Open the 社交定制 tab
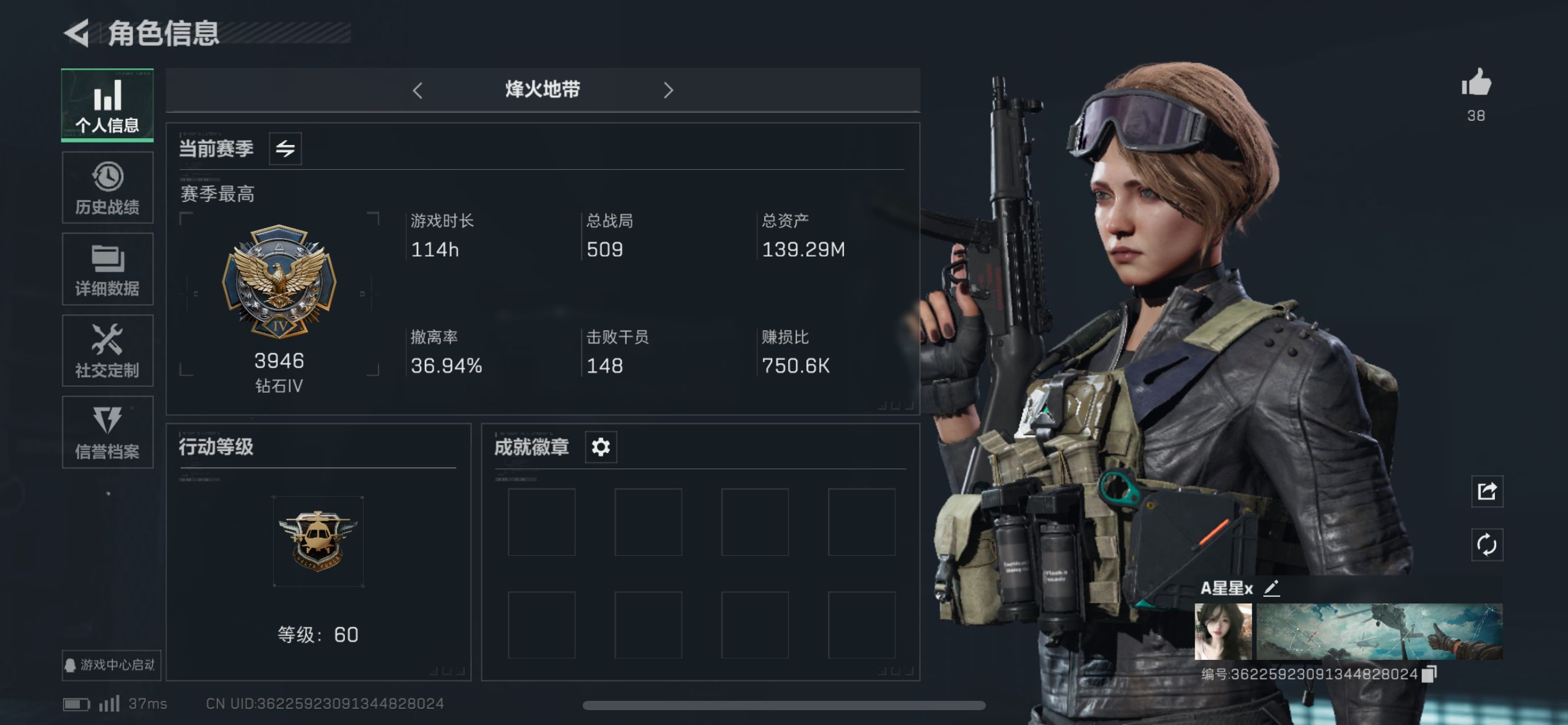The width and height of the screenshot is (1568, 725). pos(107,351)
